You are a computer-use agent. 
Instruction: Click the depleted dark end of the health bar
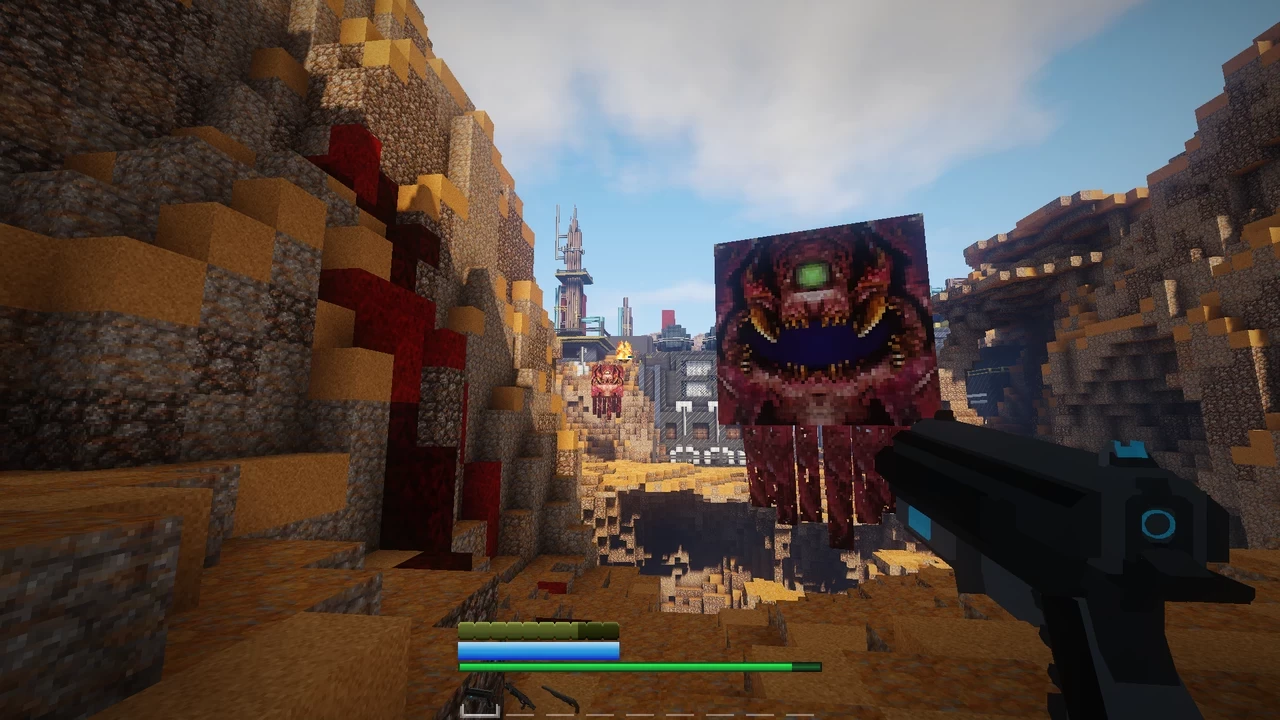click(806, 666)
